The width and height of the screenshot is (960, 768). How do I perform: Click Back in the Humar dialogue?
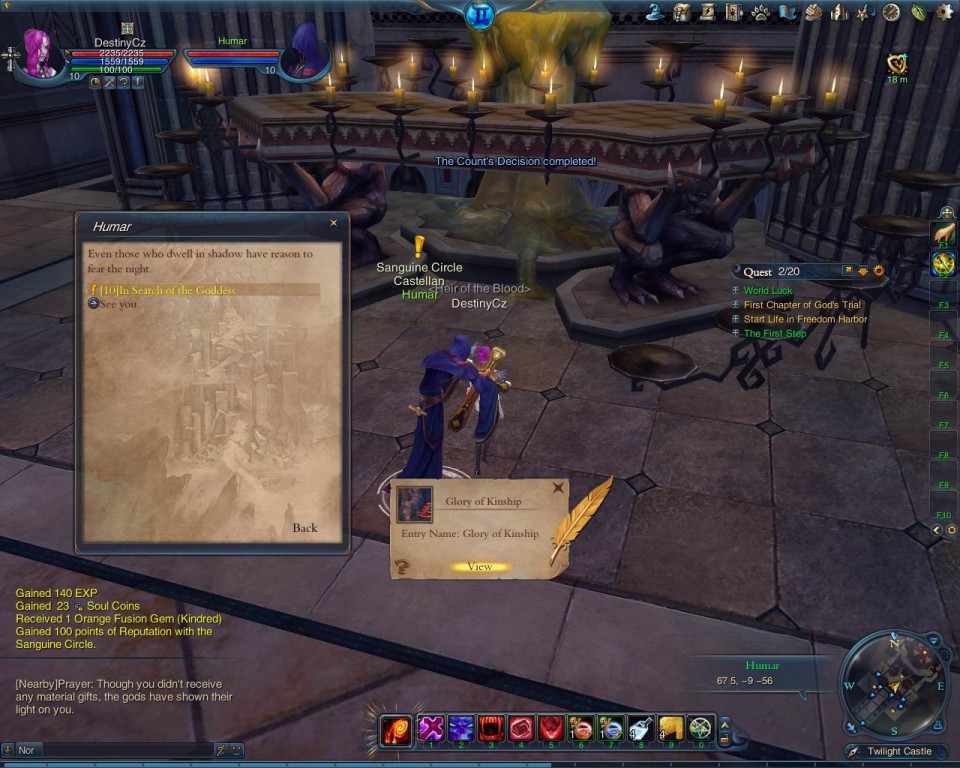tap(305, 528)
